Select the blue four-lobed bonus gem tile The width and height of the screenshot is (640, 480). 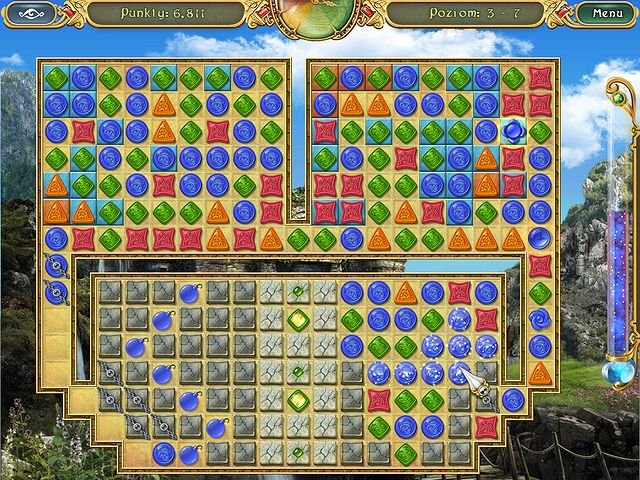coord(513,131)
